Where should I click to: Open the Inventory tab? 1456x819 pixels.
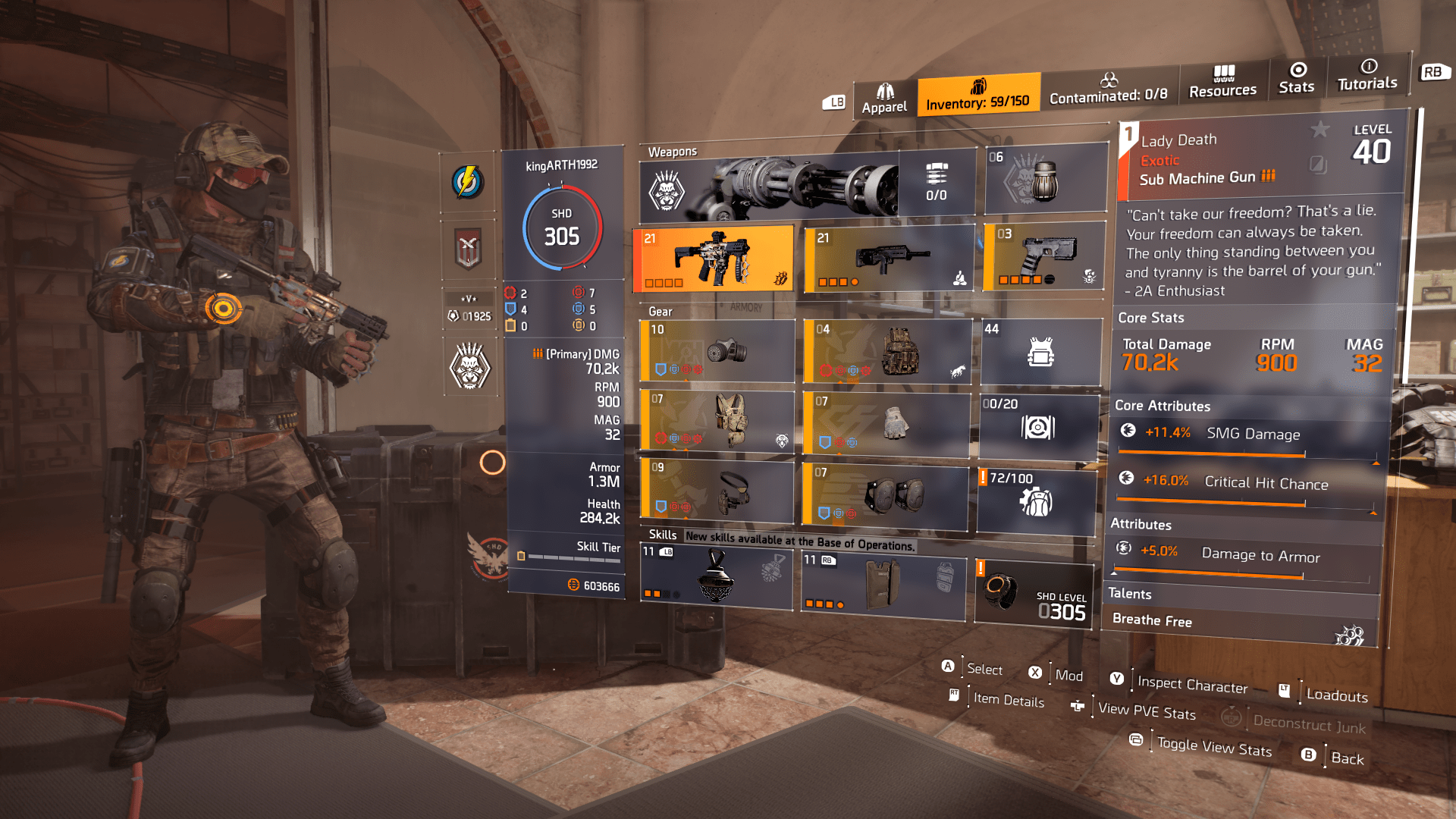pyautogui.click(x=978, y=95)
